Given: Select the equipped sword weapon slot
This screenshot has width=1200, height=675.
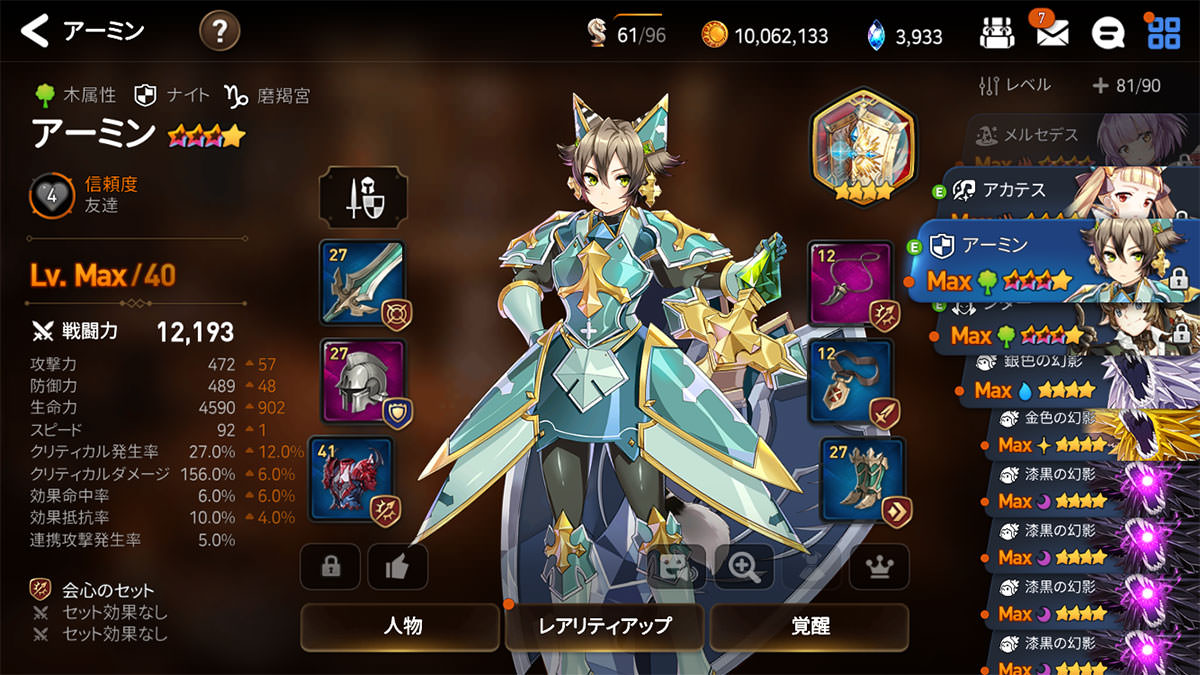Looking at the screenshot, I should click(x=362, y=282).
